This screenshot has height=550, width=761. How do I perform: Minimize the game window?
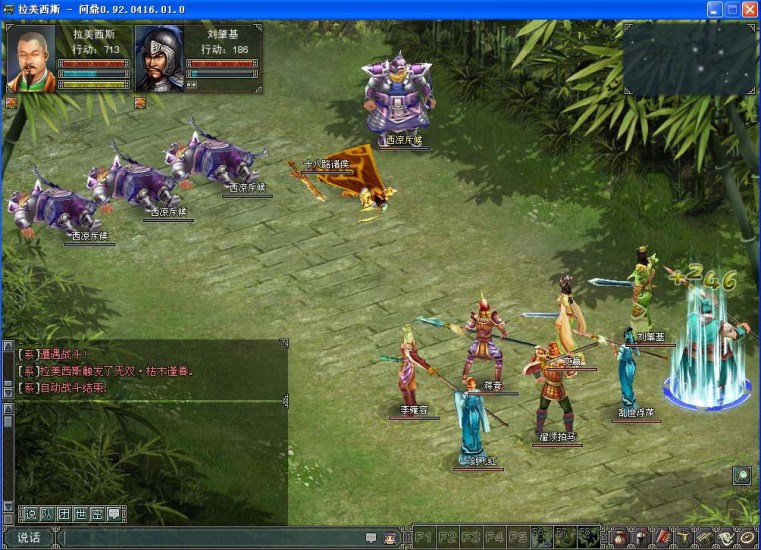click(715, 9)
